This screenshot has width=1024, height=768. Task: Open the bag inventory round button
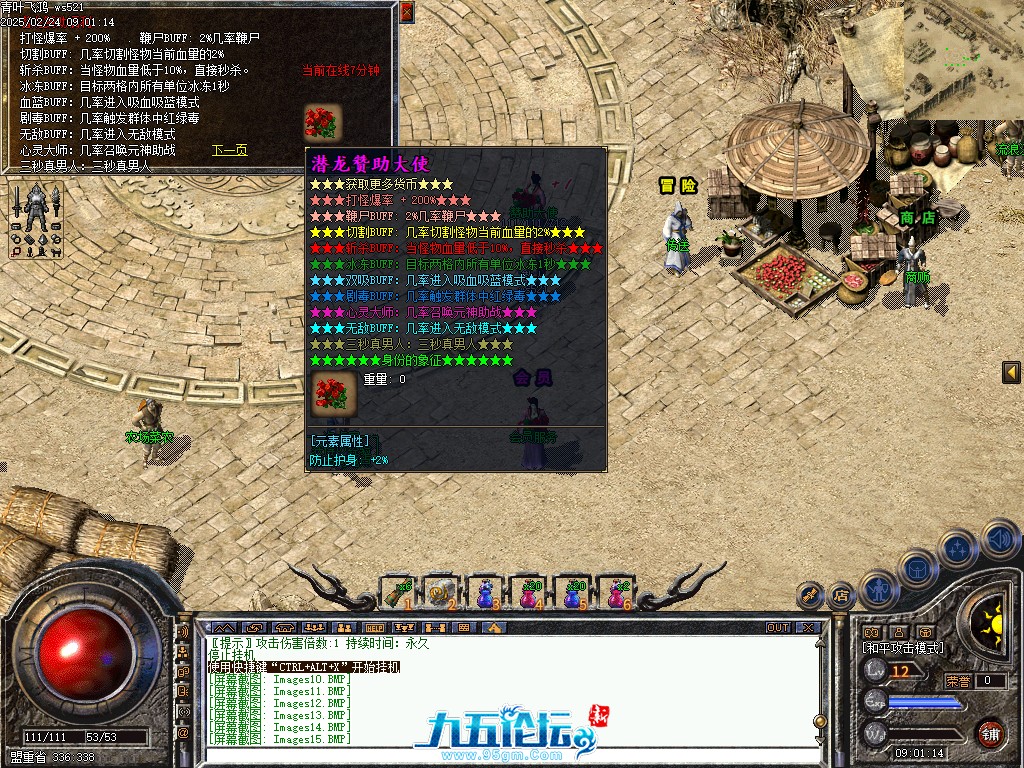pyautogui.click(x=918, y=569)
